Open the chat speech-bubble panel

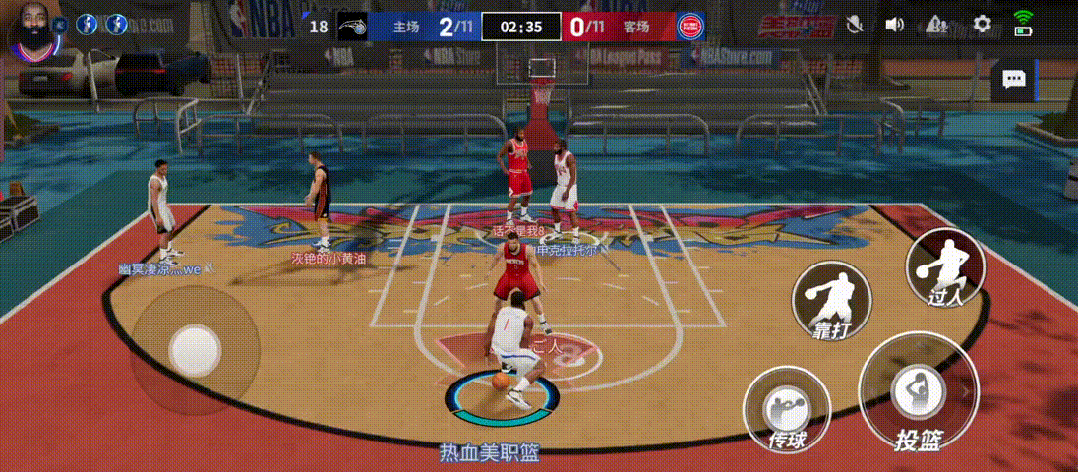coord(1014,80)
